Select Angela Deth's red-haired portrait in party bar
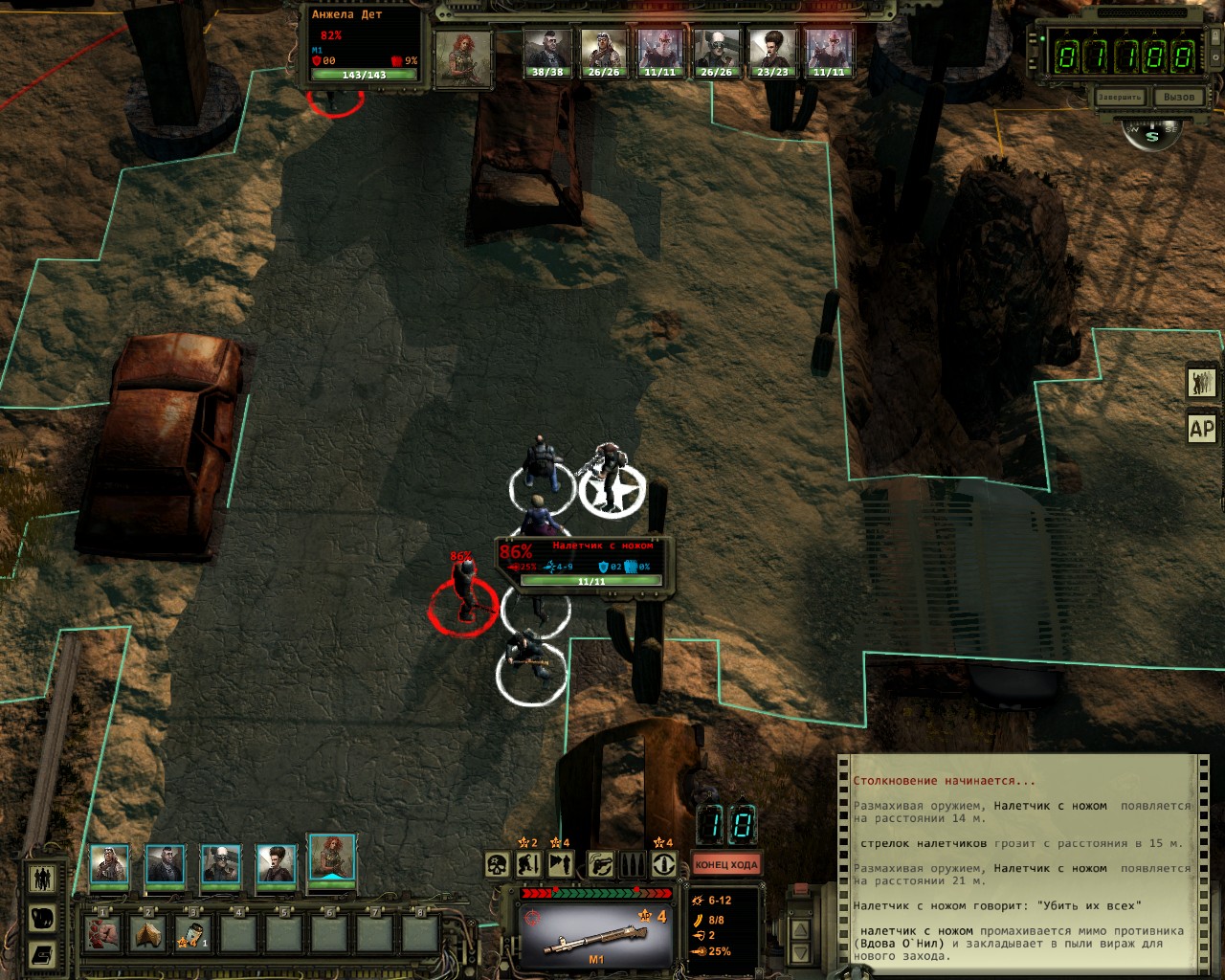Viewport: 1225px width, 980px height. [331, 857]
